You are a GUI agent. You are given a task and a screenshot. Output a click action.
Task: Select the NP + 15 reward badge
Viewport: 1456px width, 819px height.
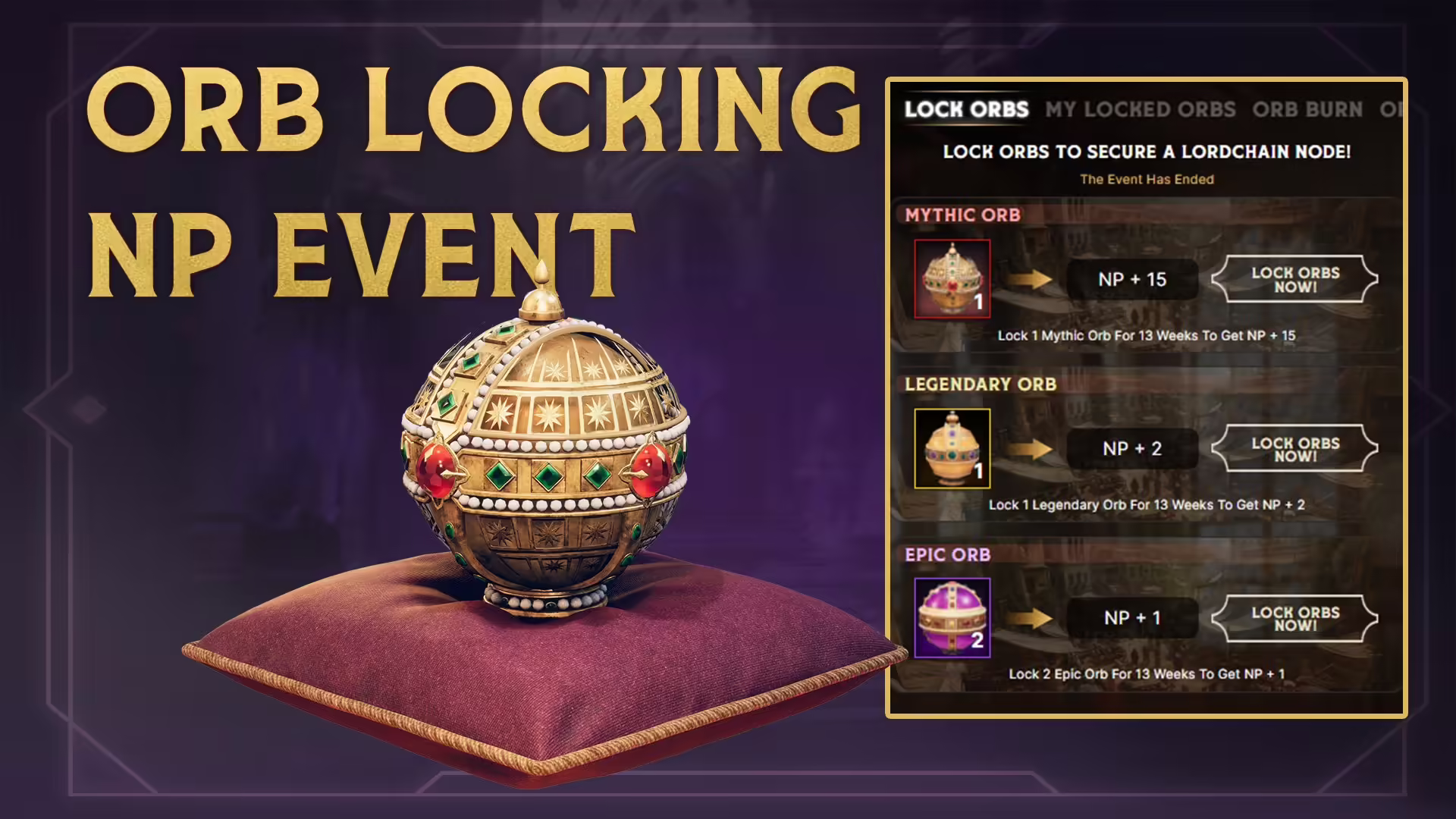click(1133, 280)
